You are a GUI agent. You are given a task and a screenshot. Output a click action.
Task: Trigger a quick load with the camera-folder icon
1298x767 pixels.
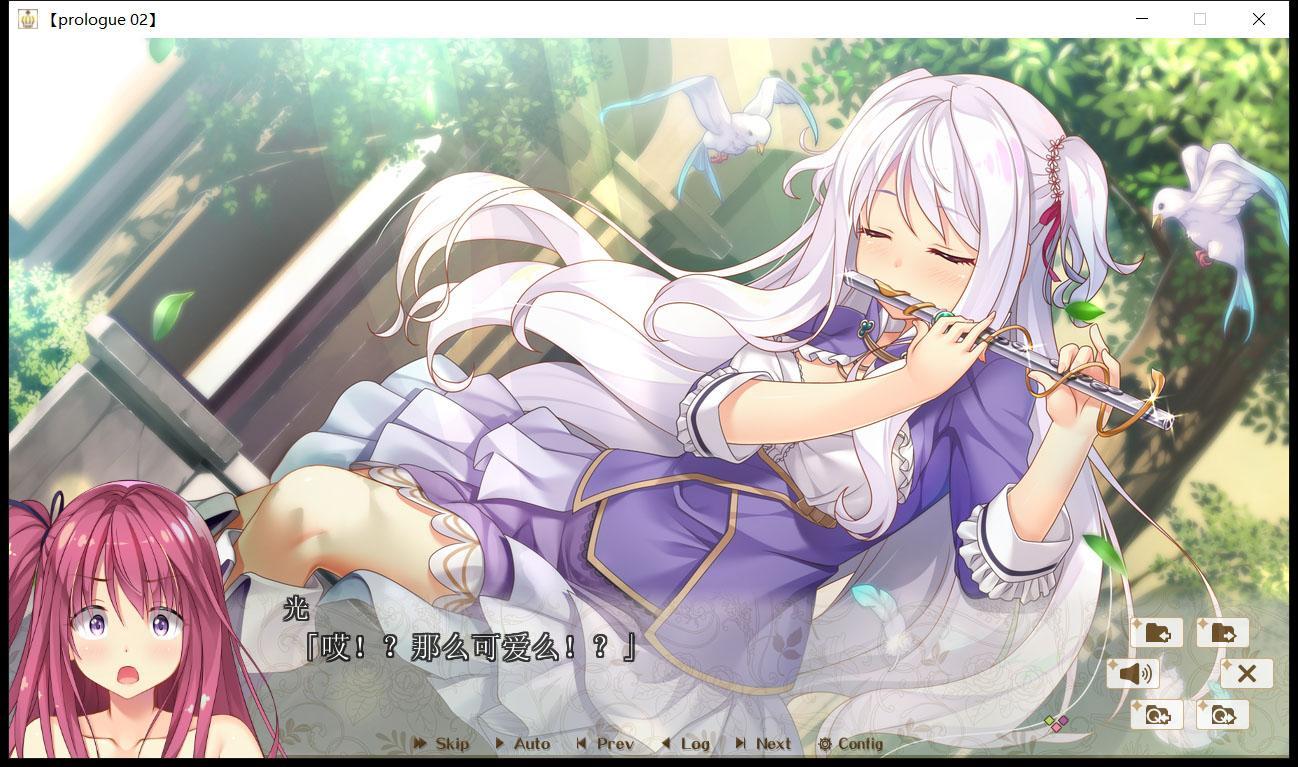tap(1221, 713)
